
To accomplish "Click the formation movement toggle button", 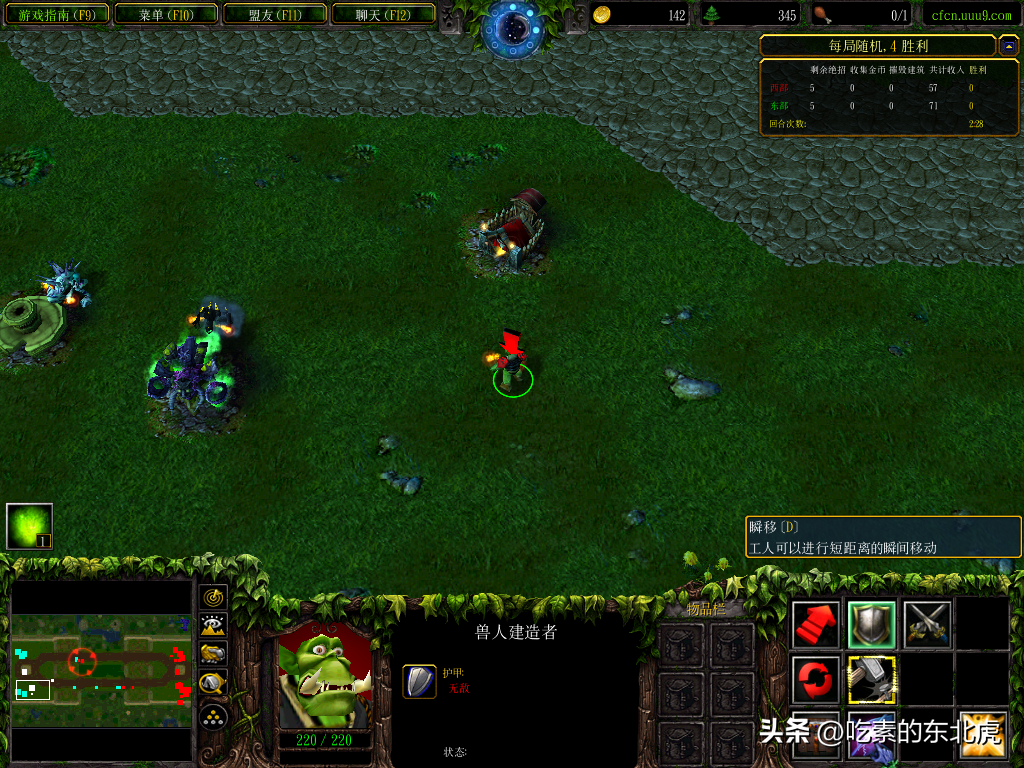I will (x=213, y=716).
